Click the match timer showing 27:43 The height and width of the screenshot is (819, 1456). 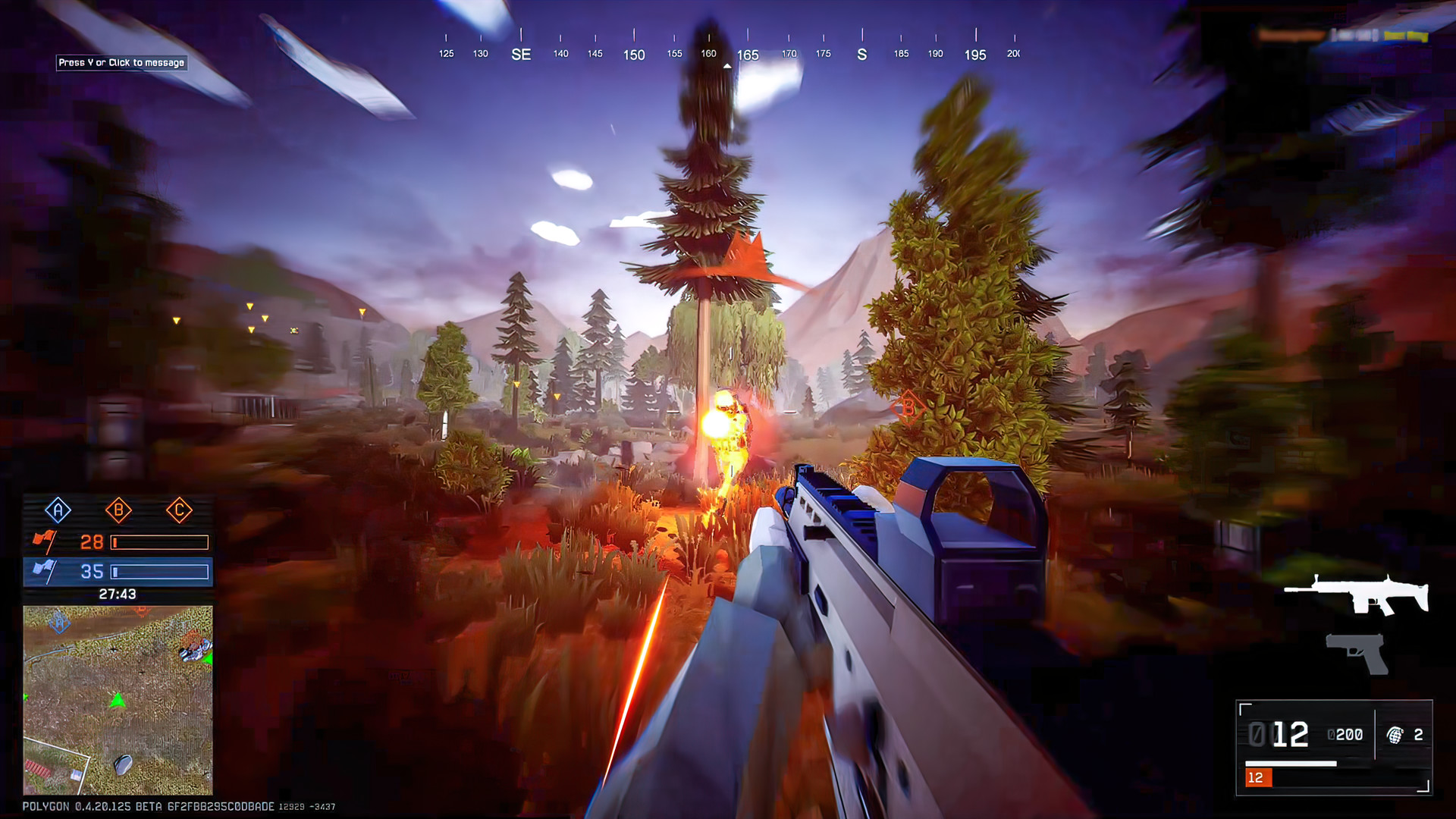tap(118, 595)
